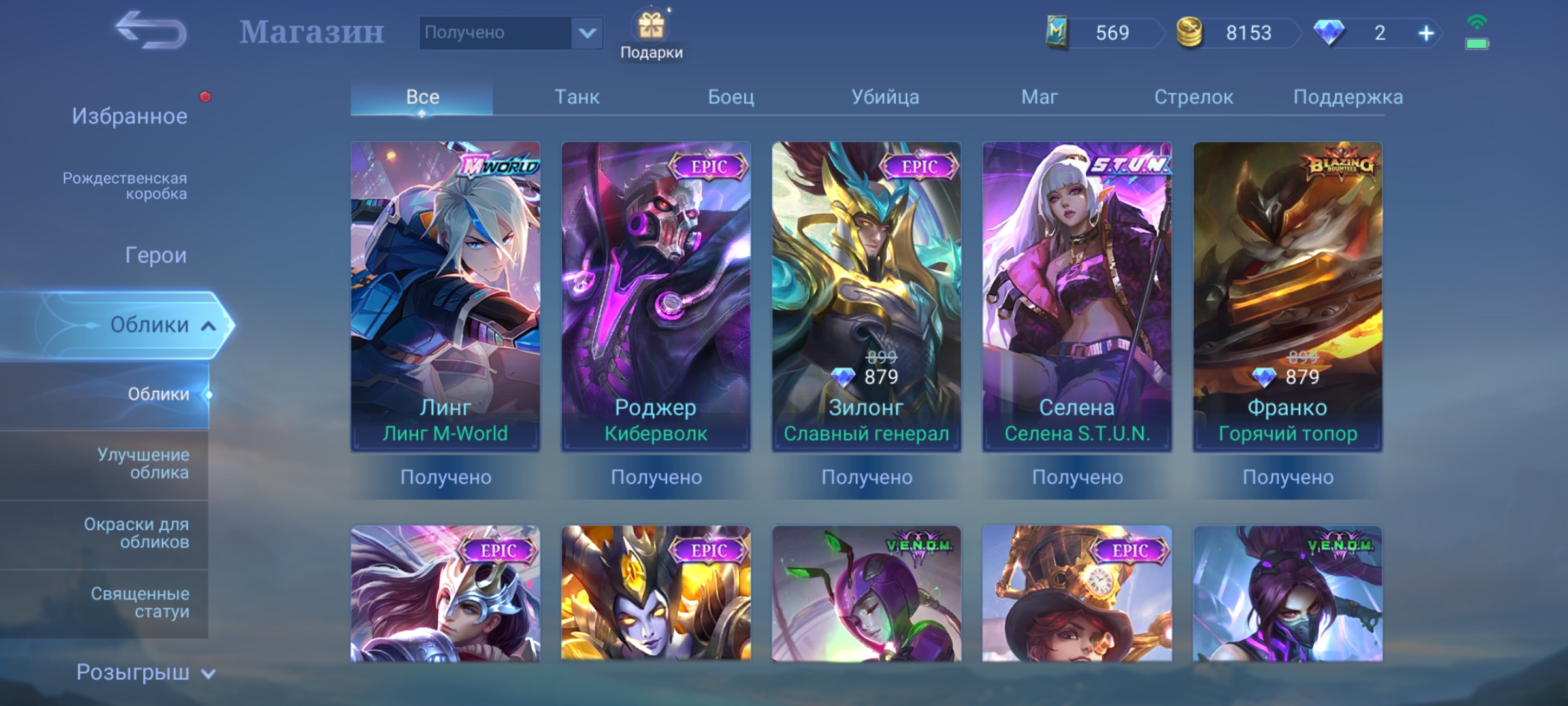Screen dimensions: 1568x706
Task: Choose the Стрелок tab
Action: [x=1193, y=97]
